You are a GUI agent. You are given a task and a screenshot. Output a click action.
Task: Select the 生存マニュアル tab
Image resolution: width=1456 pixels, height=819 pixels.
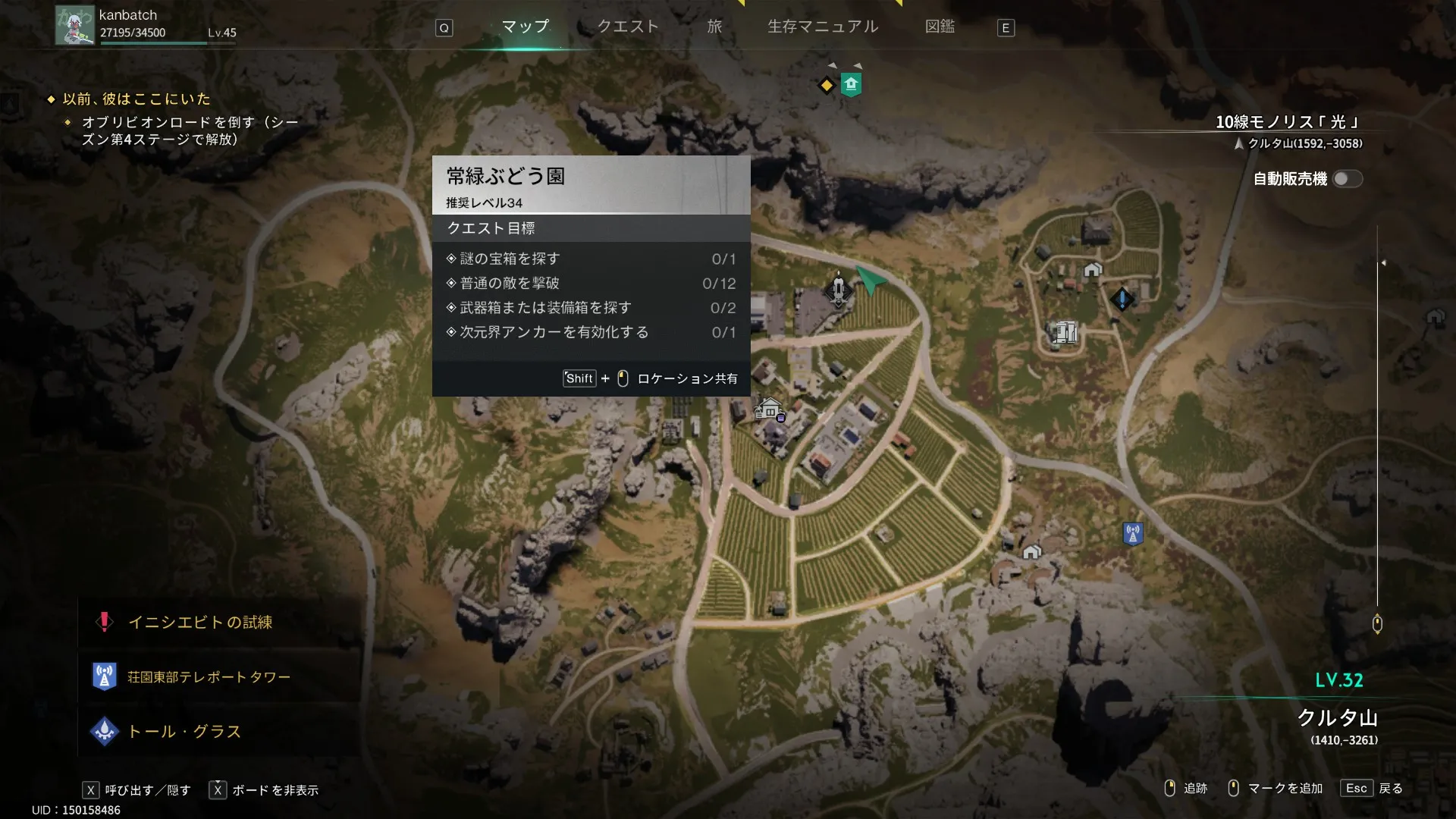(x=823, y=27)
